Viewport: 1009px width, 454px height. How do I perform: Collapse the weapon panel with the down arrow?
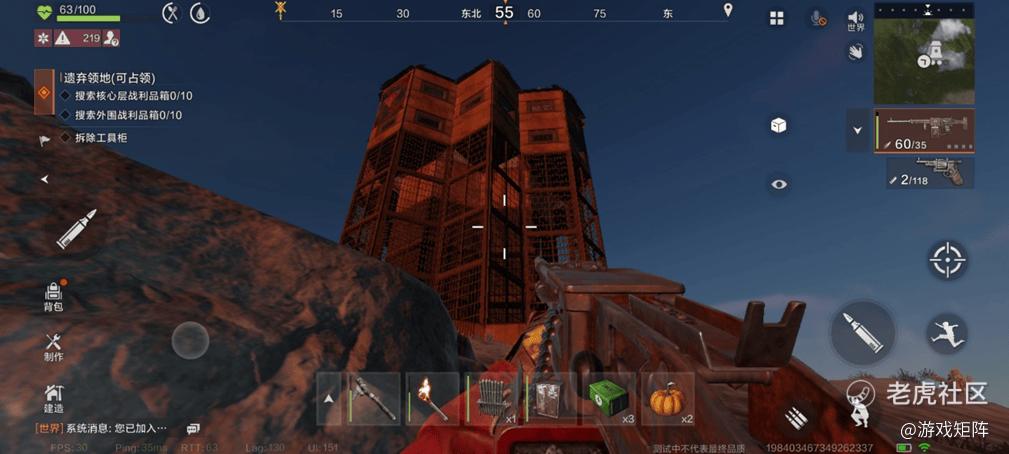[x=856, y=131]
